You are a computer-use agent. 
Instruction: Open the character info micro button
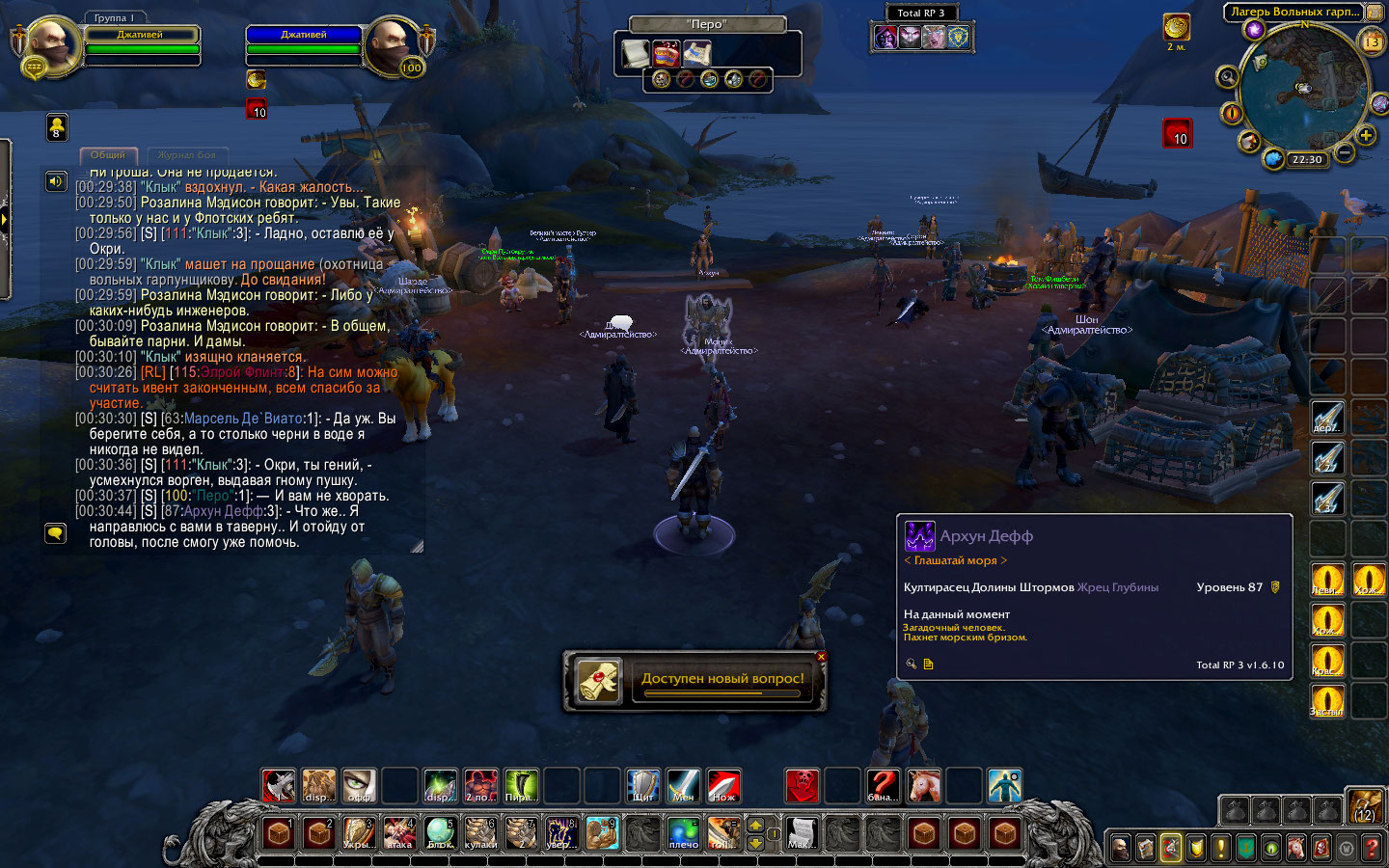click(x=1121, y=848)
